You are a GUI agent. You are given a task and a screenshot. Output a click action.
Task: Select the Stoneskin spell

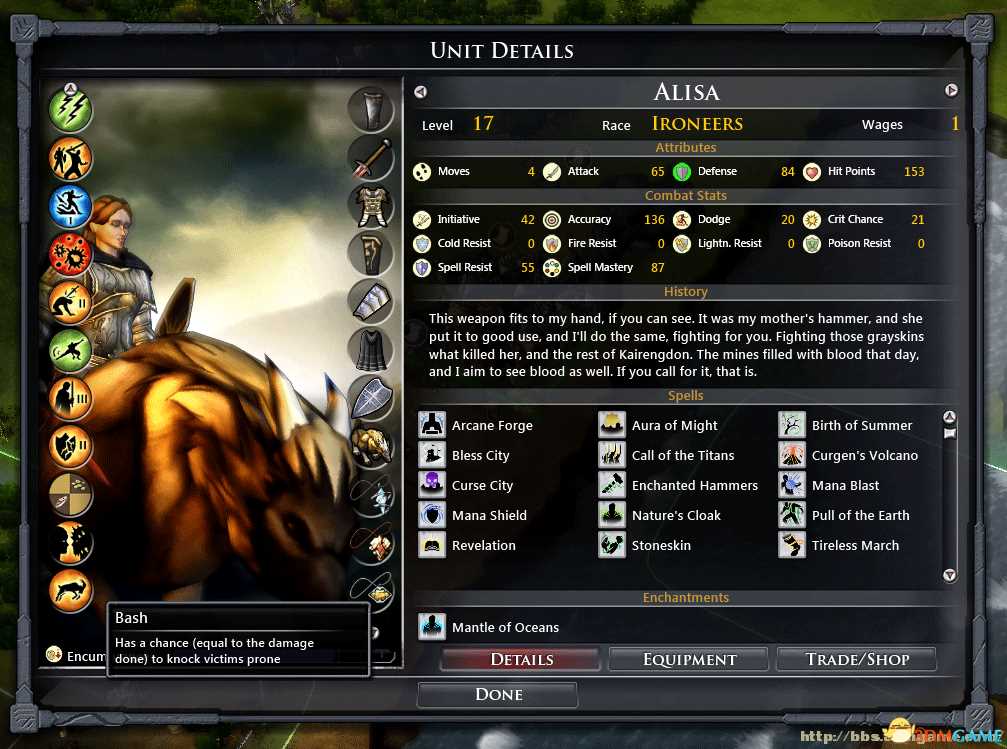tap(647, 545)
